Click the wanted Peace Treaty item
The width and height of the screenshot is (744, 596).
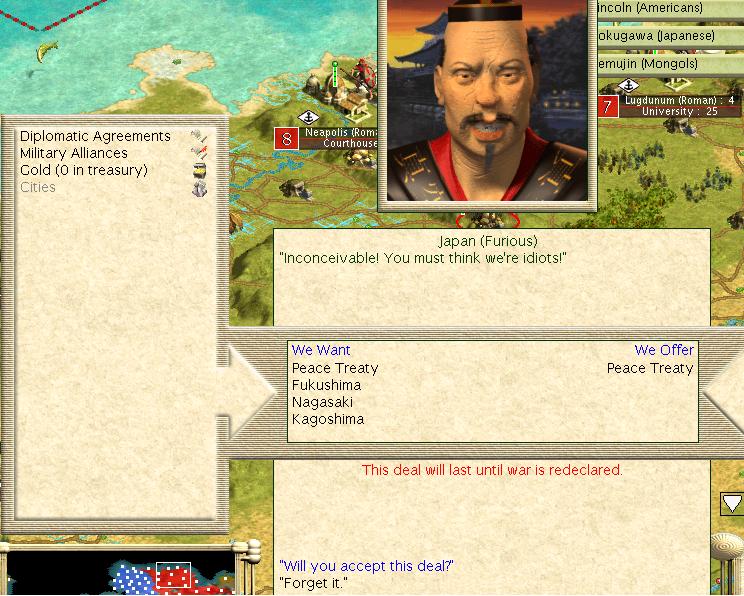(335, 368)
